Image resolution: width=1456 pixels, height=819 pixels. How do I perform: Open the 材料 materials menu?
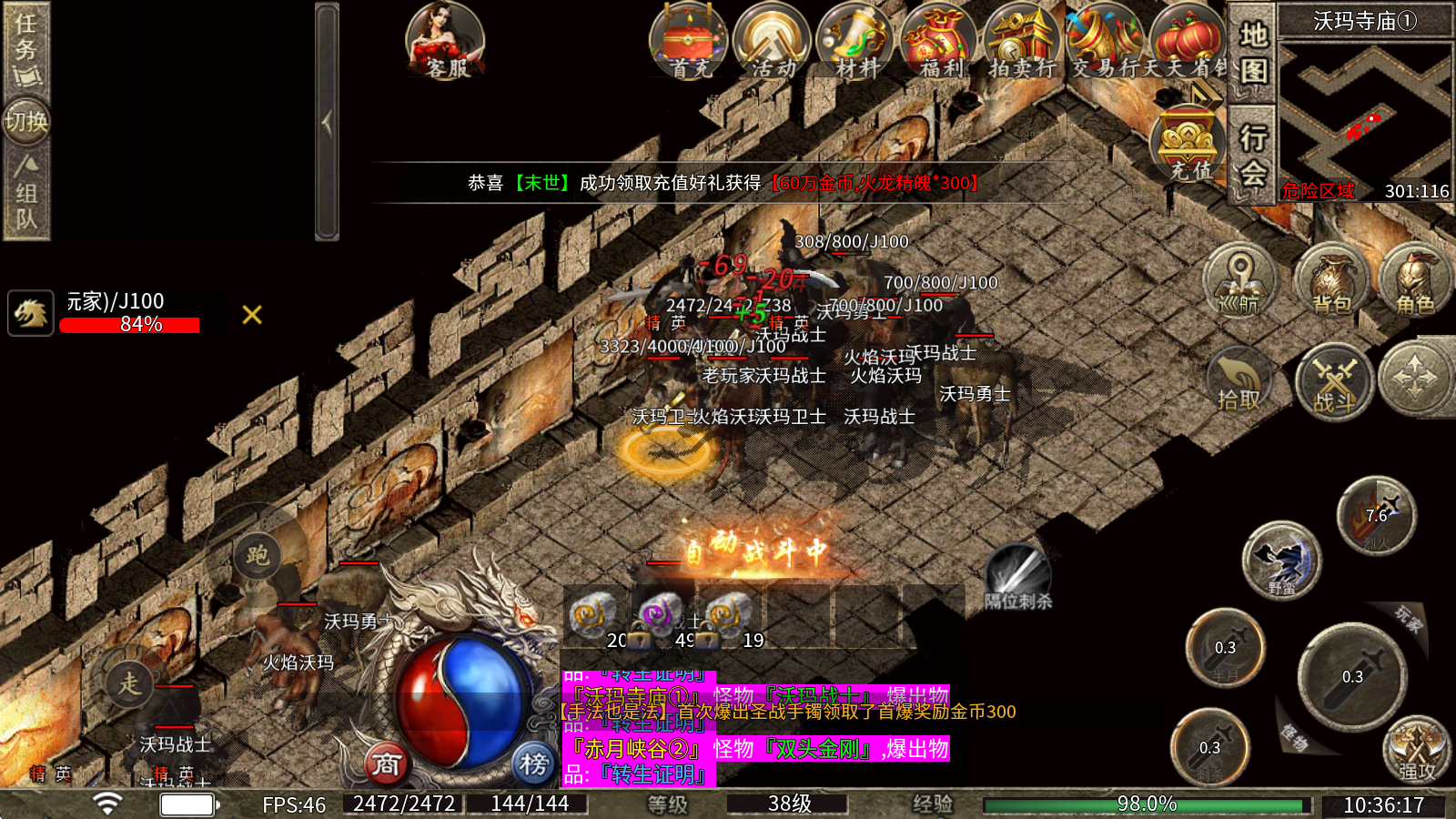(x=856, y=41)
